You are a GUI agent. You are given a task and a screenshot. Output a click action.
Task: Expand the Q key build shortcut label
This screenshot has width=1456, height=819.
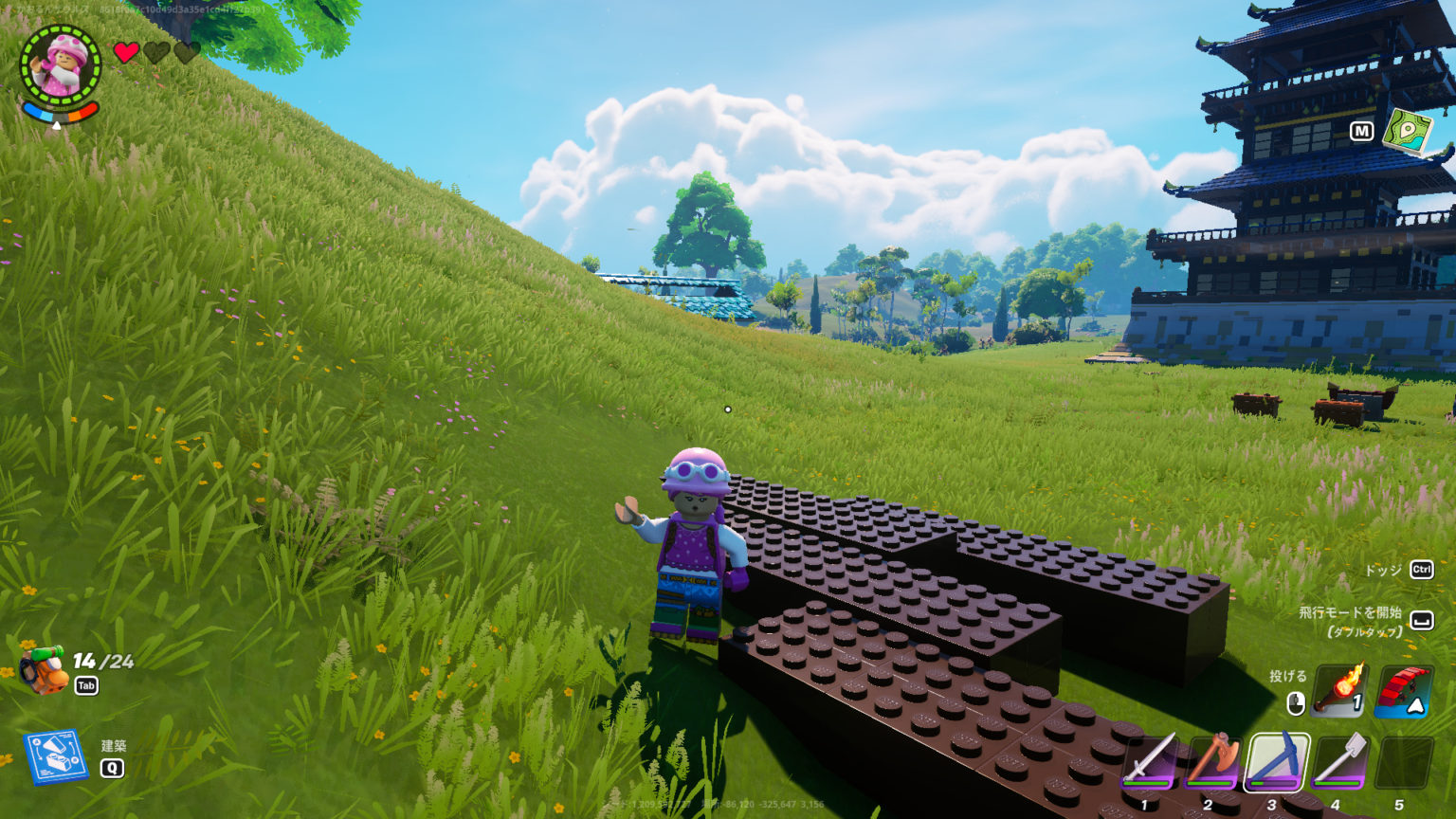click(114, 770)
